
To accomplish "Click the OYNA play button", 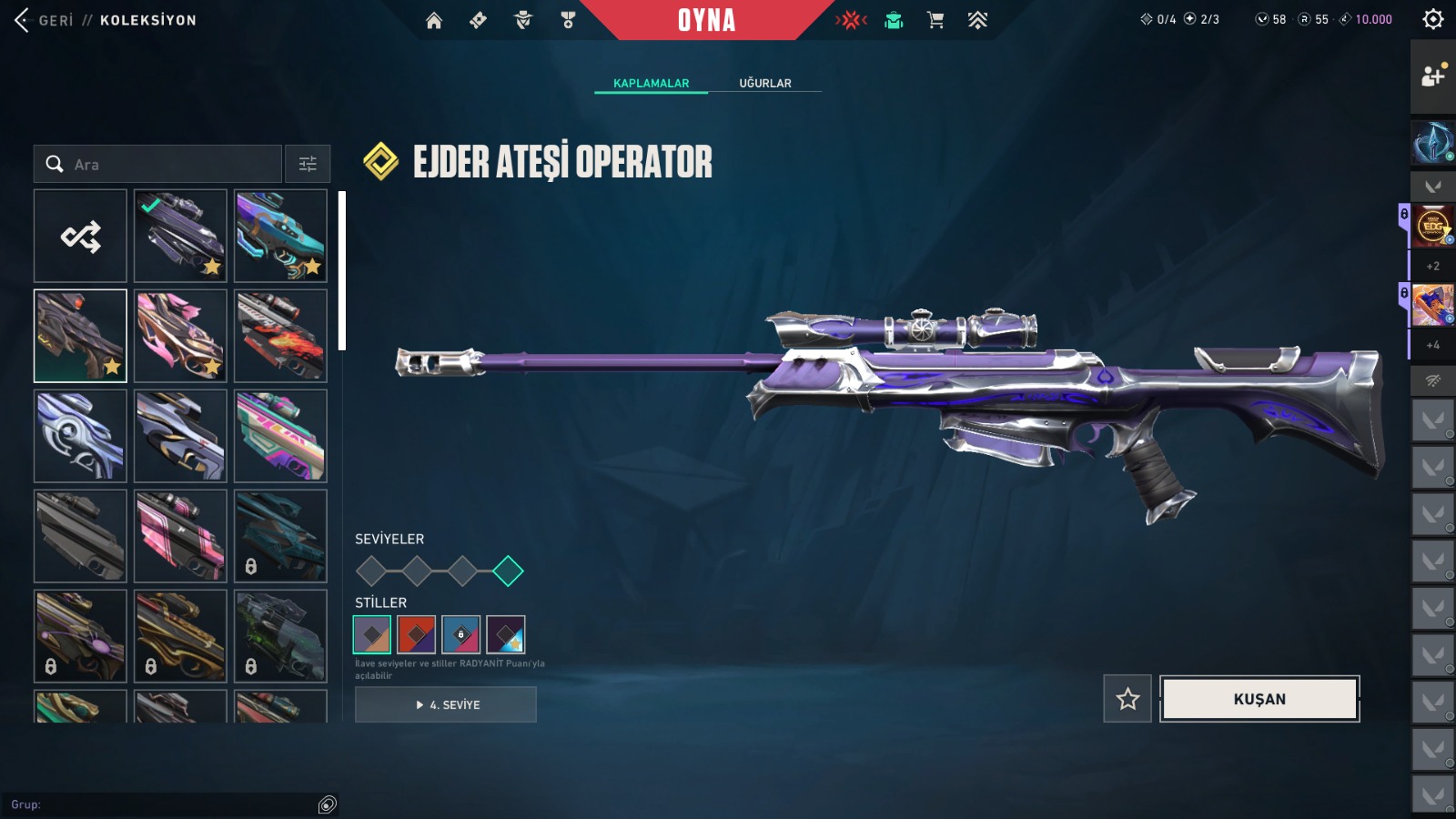I will 706,20.
